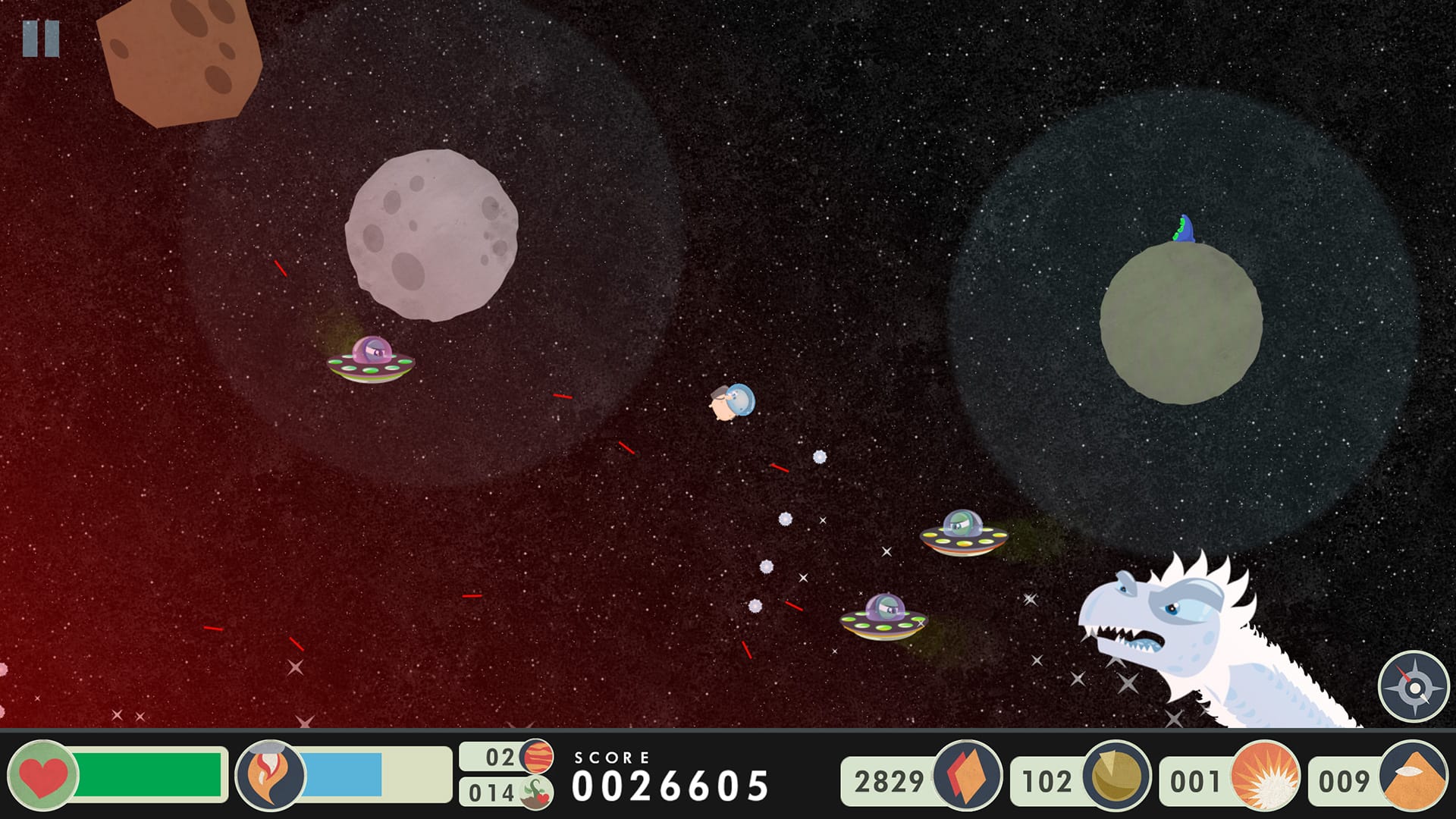This screenshot has width=1456, height=819.
Task: Open the compass navigation icon
Action: pos(1414,687)
